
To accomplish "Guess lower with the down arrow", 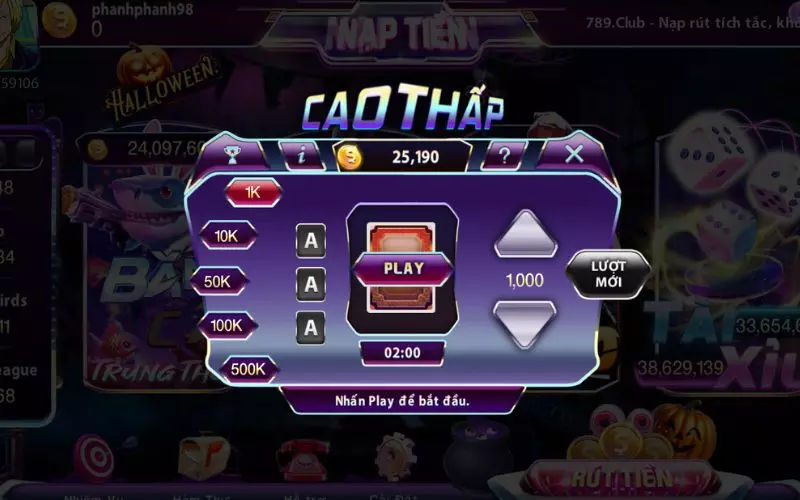I will point(524,323).
